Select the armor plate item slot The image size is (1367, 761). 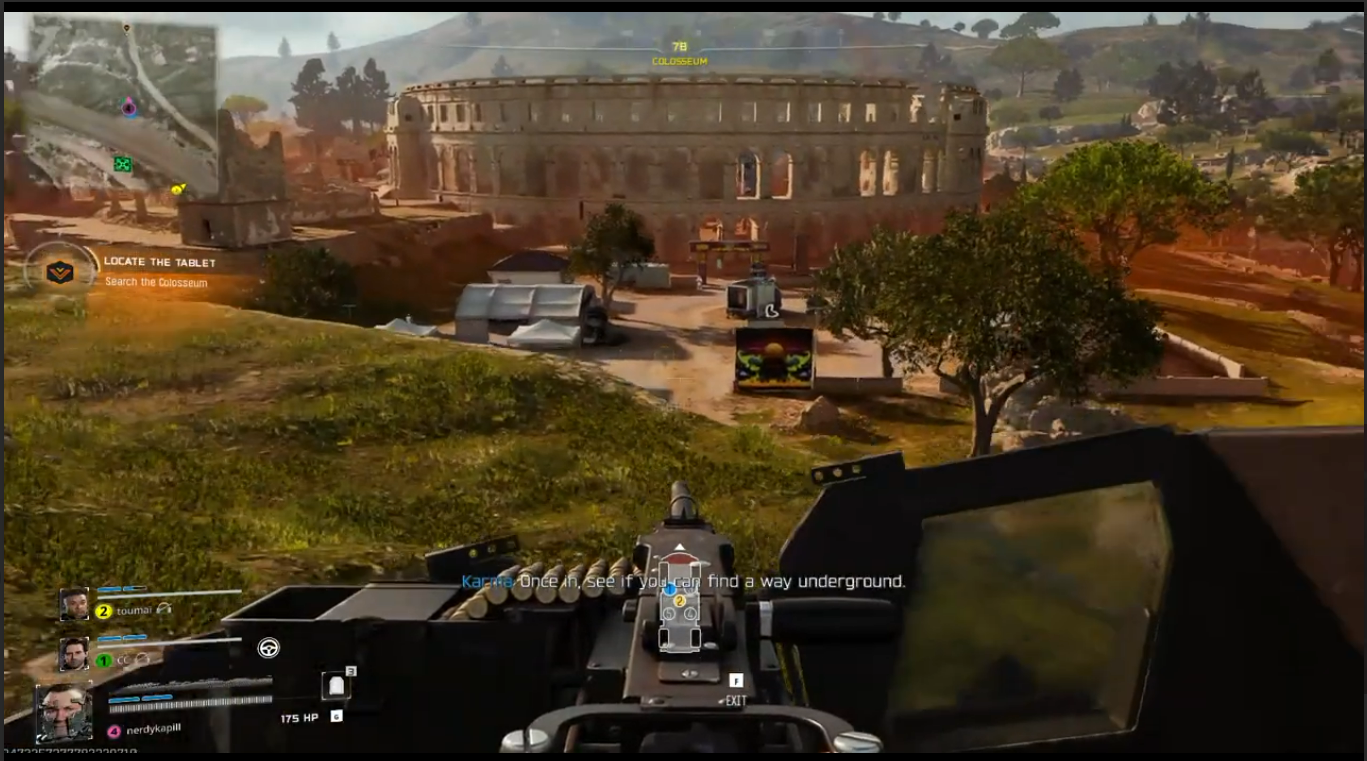coord(336,686)
